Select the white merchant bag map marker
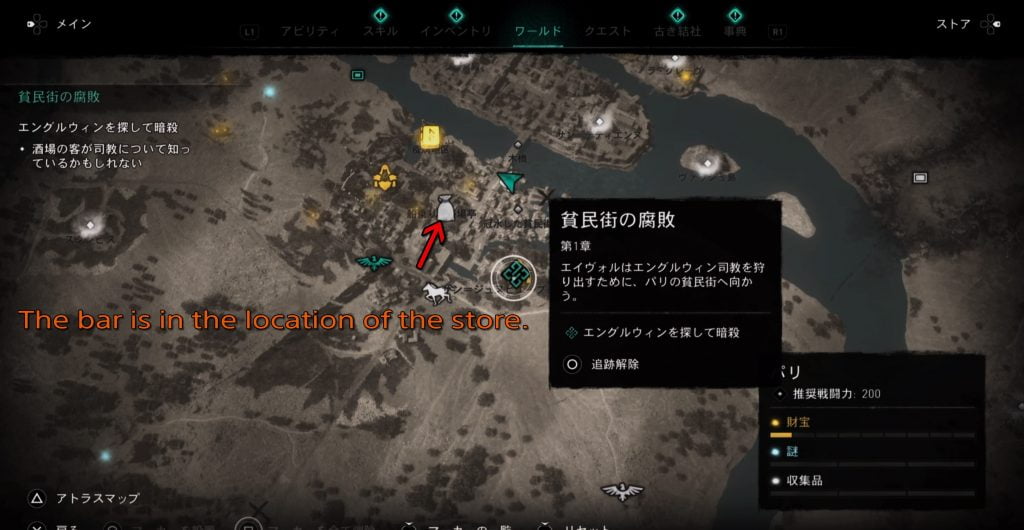The image size is (1024, 530). [x=445, y=207]
